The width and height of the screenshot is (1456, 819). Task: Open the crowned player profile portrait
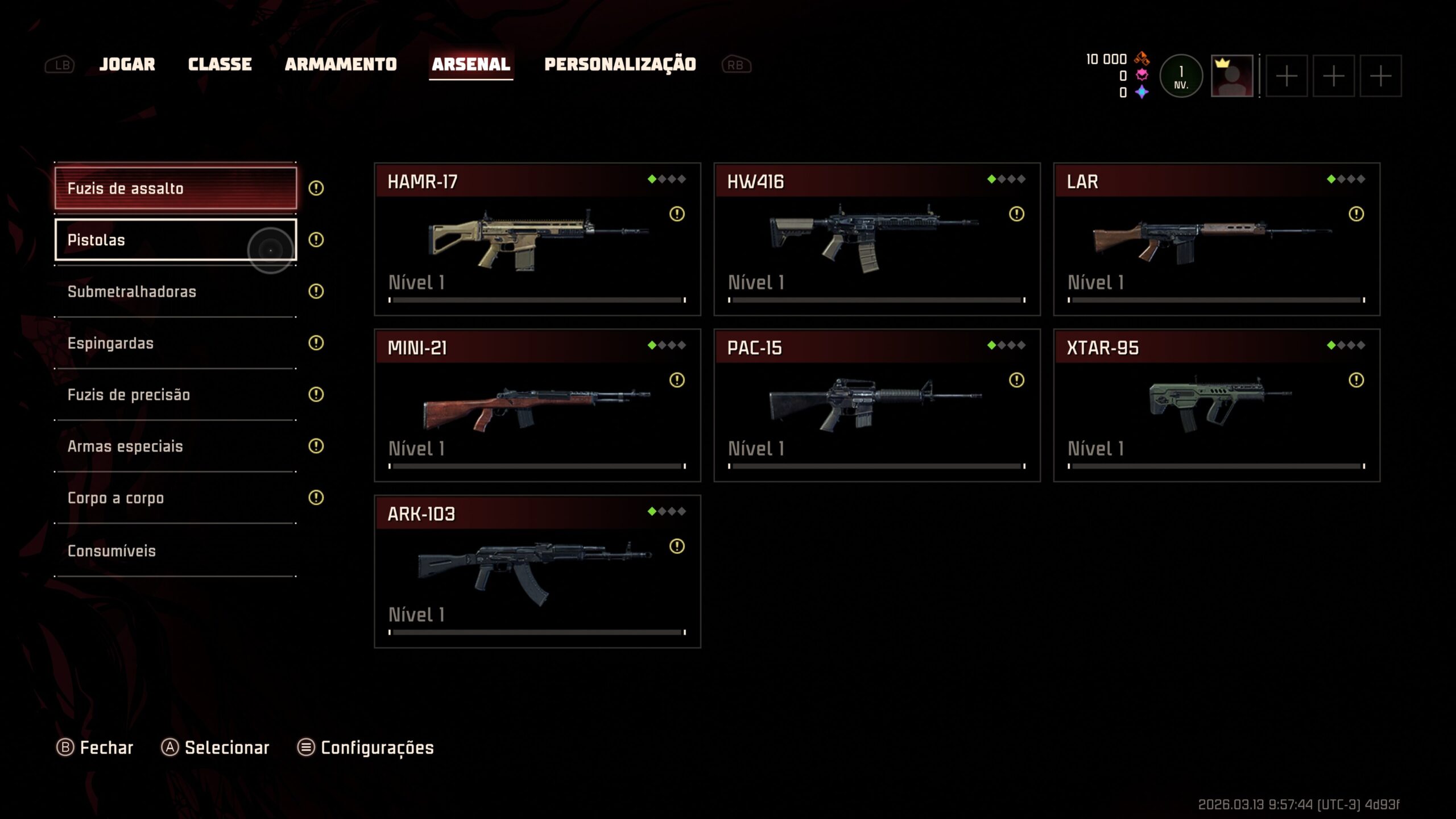coord(1231,76)
